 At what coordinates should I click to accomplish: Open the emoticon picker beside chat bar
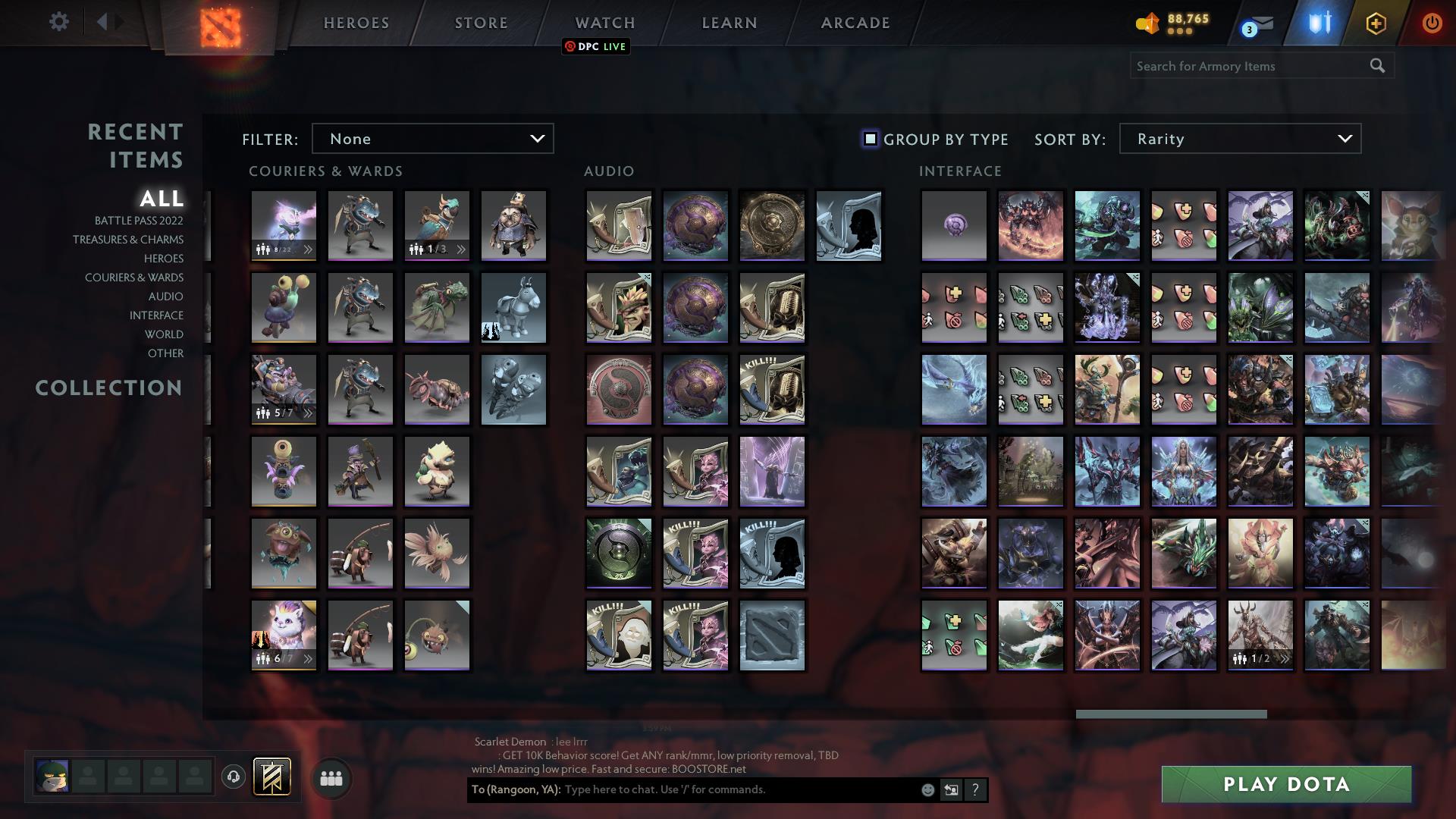(927, 789)
